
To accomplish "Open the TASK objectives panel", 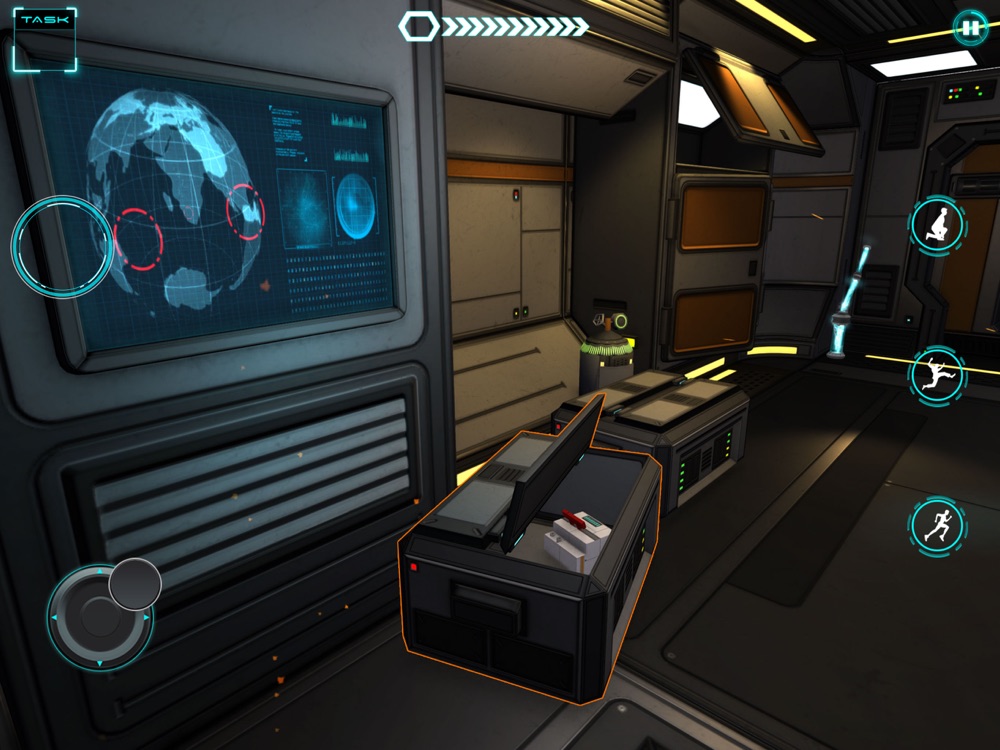I will [x=43, y=39].
